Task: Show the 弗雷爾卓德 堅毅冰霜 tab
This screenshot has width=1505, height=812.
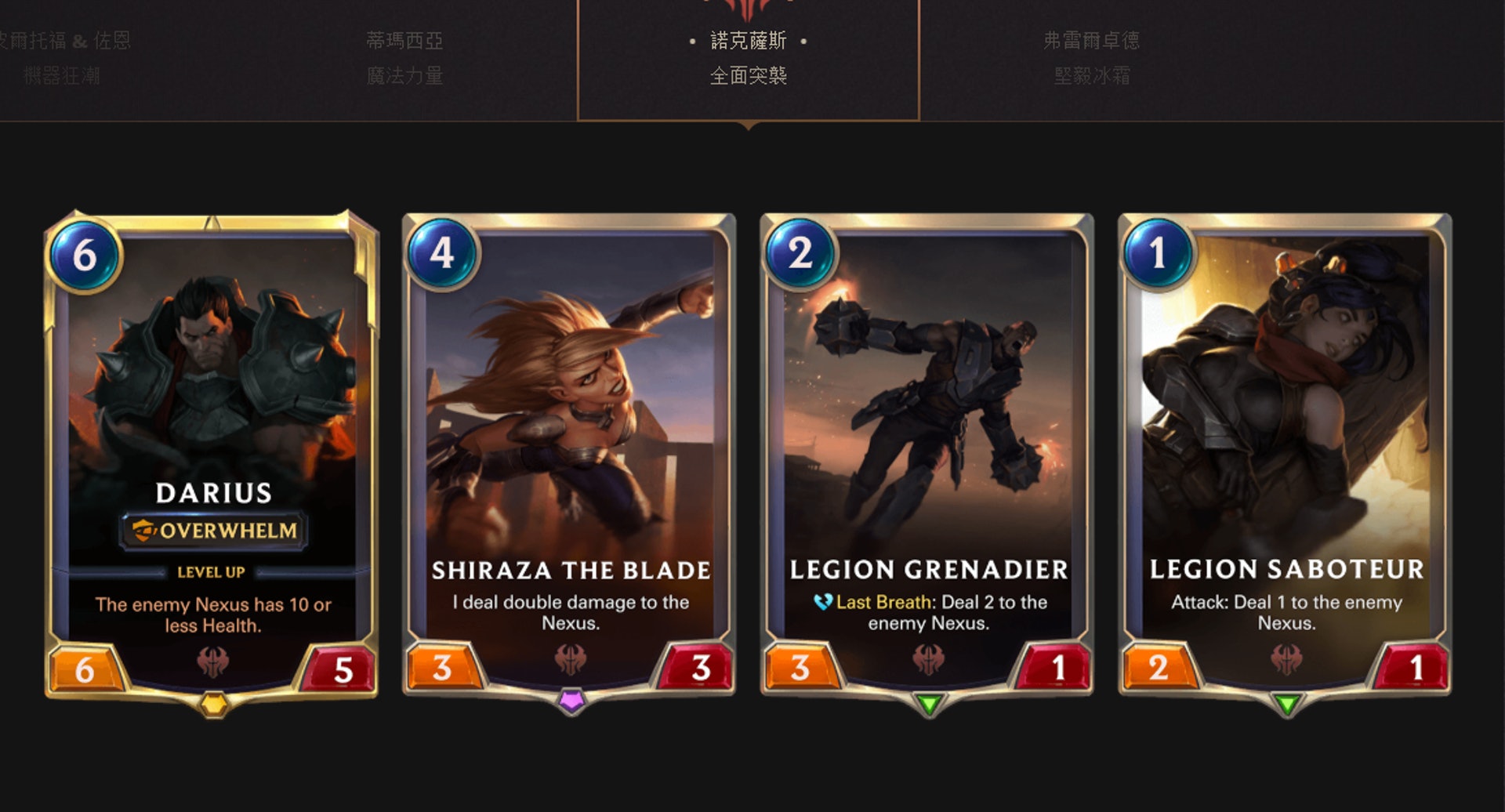Action: click(1091, 58)
